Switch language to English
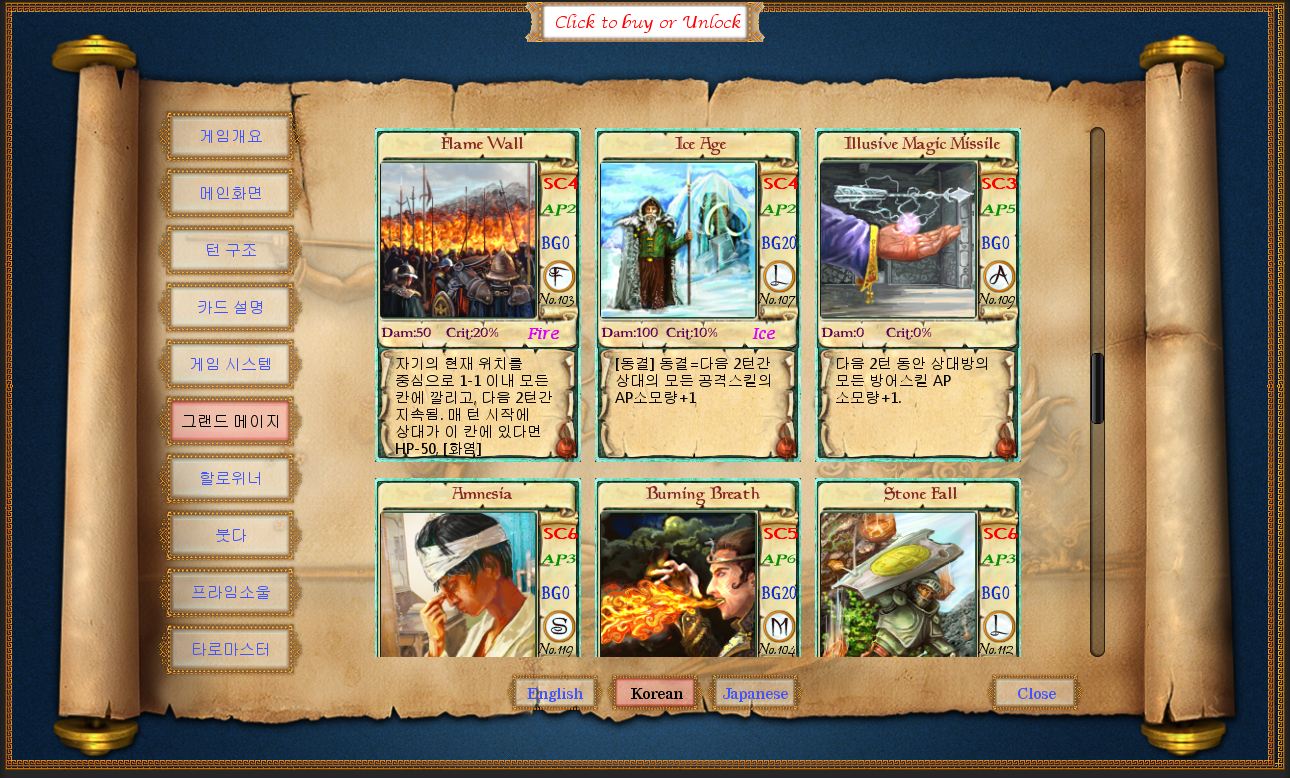 [x=555, y=692]
